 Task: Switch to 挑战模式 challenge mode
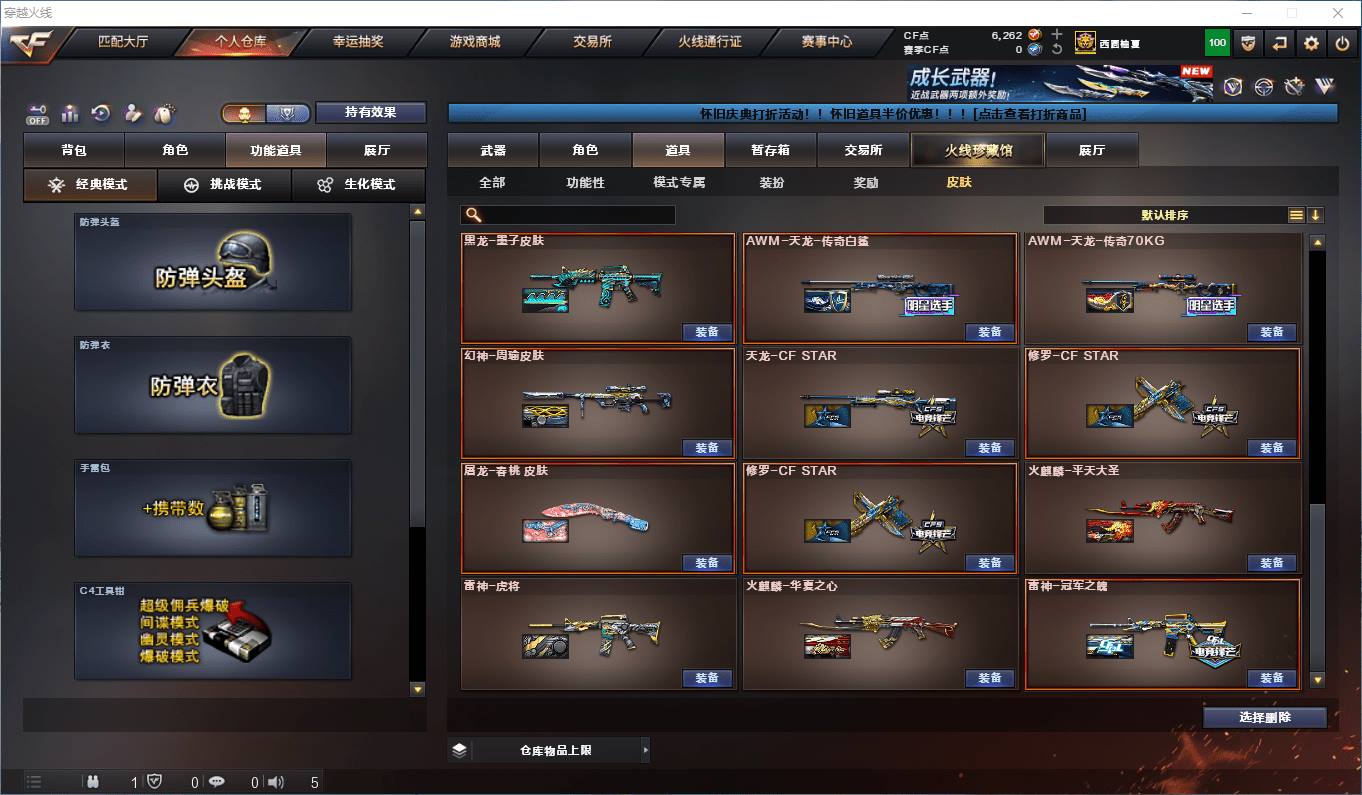tap(224, 185)
